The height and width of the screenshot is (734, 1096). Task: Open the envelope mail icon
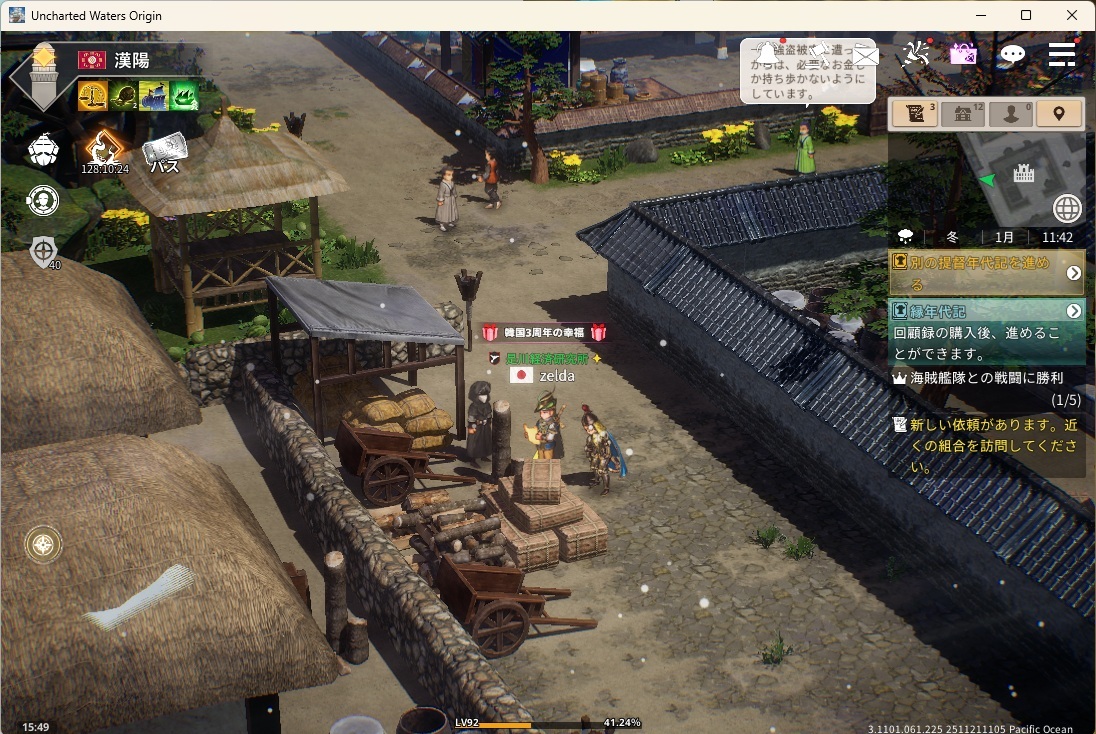tap(865, 55)
